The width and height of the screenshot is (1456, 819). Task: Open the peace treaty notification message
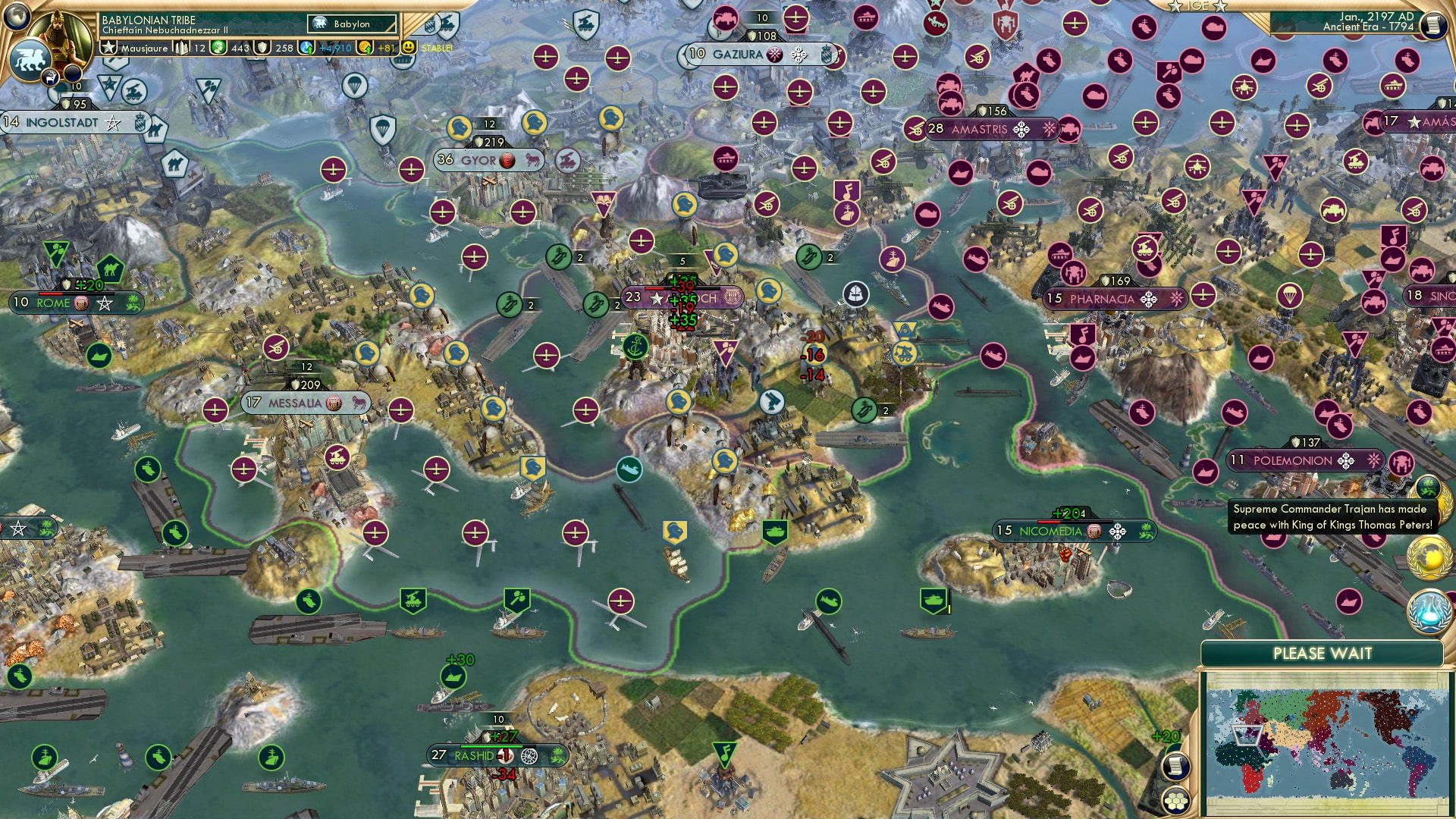click(x=1332, y=517)
